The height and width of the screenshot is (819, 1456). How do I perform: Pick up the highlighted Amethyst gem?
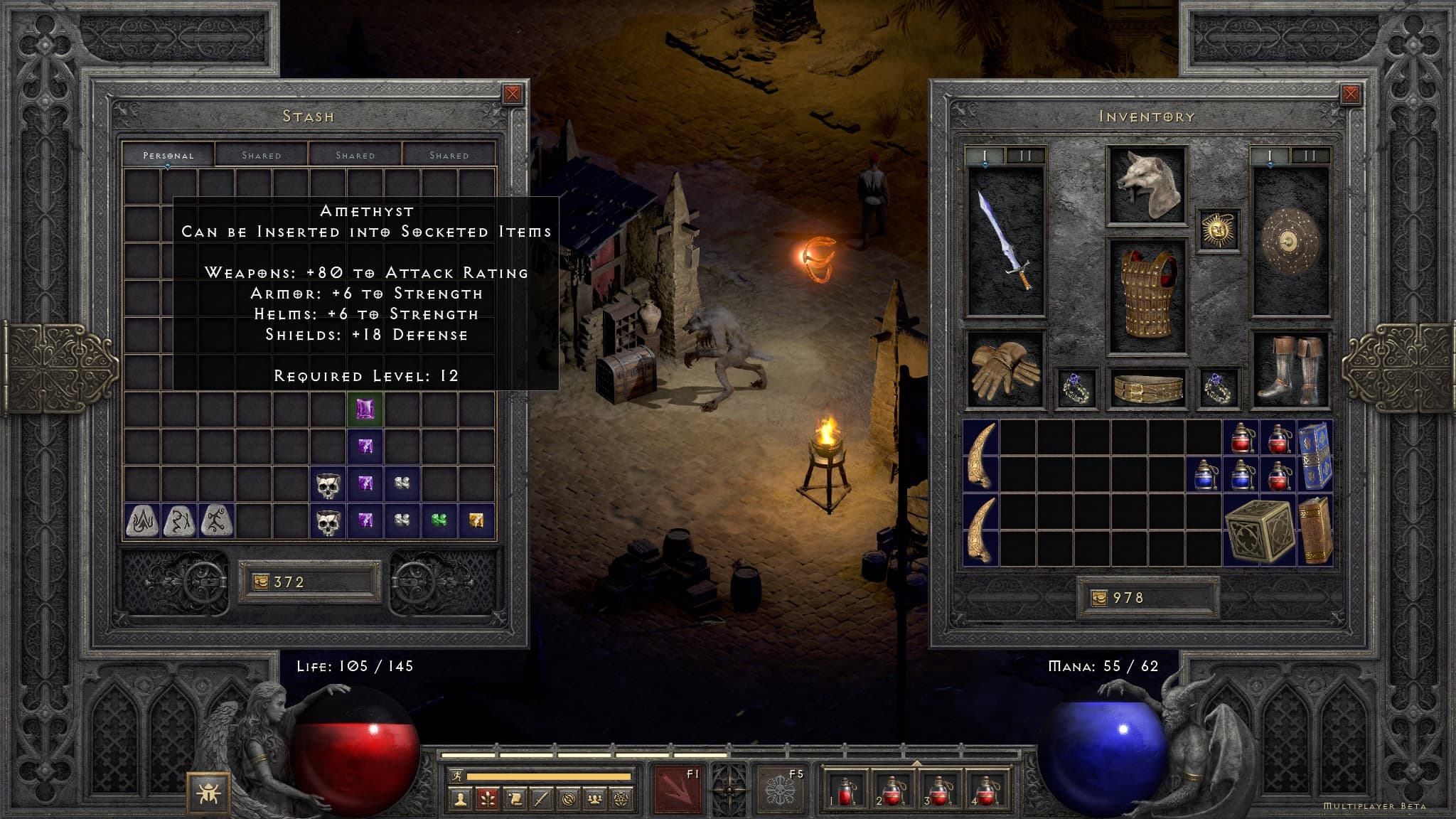coord(365,409)
